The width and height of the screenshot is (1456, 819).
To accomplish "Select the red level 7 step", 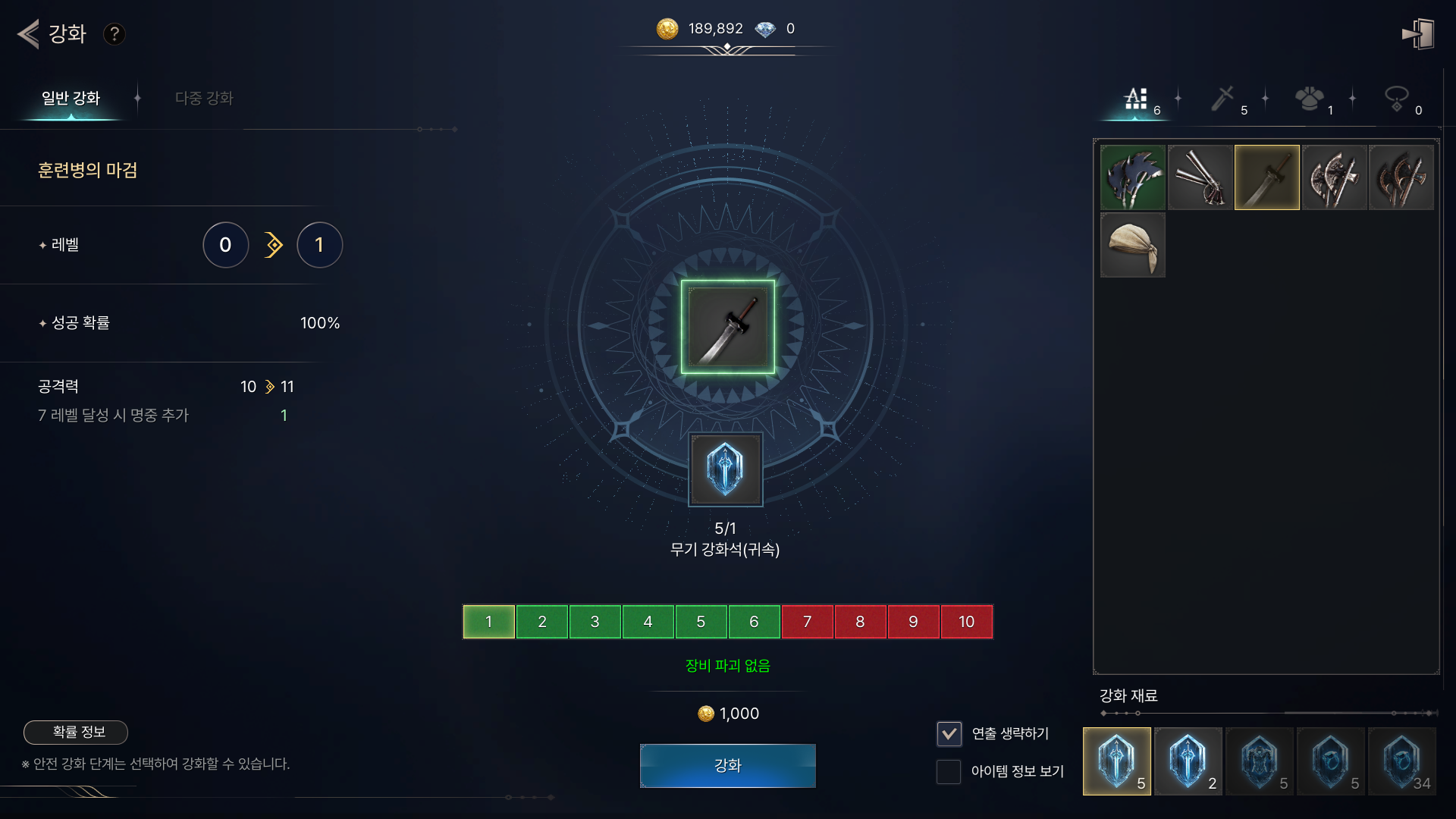I will pos(807,622).
